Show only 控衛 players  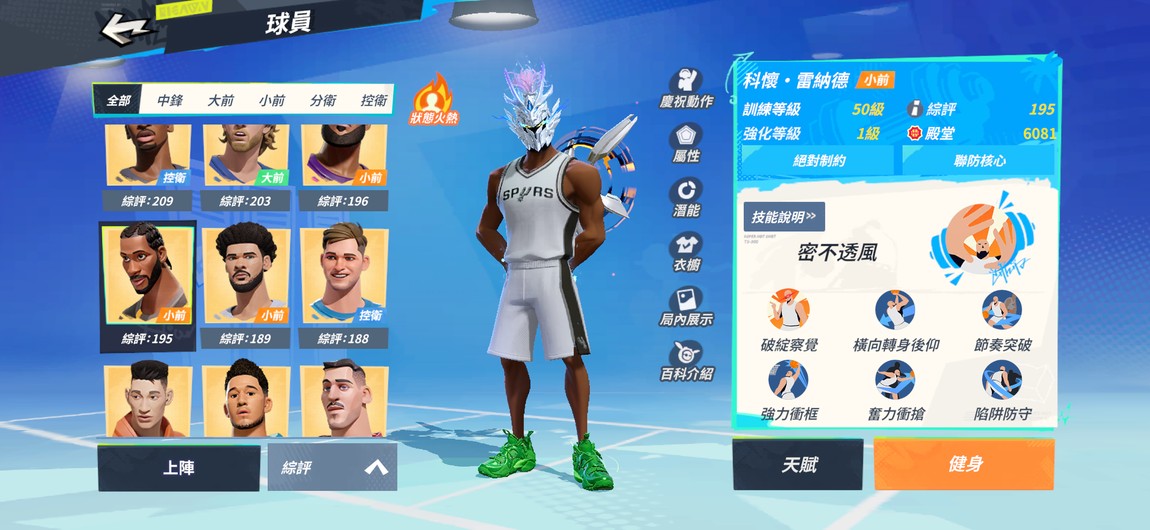point(374,101)
